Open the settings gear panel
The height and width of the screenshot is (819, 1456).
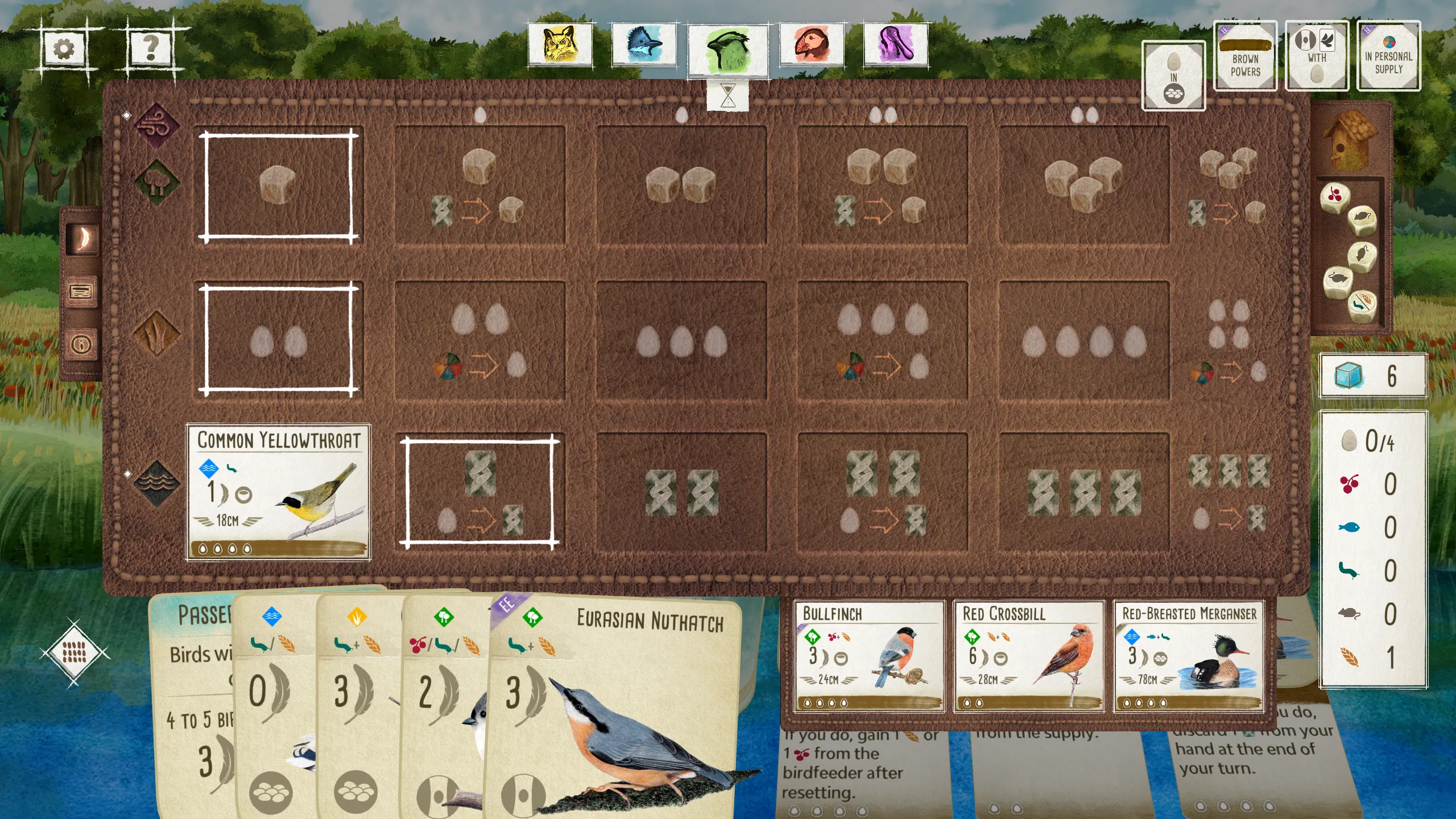(x=64, y=48)
